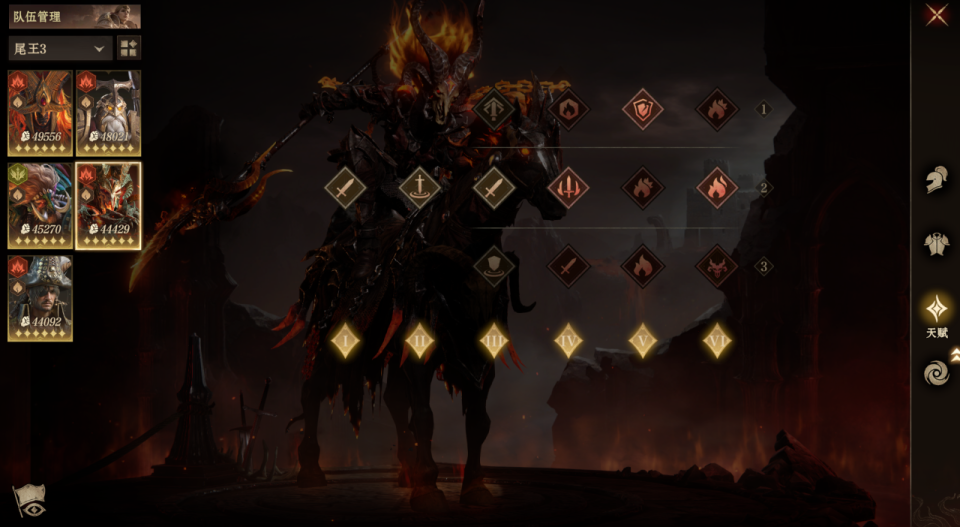
Task: Select the hero card with 49556 power
Action: tap(40, 113)
